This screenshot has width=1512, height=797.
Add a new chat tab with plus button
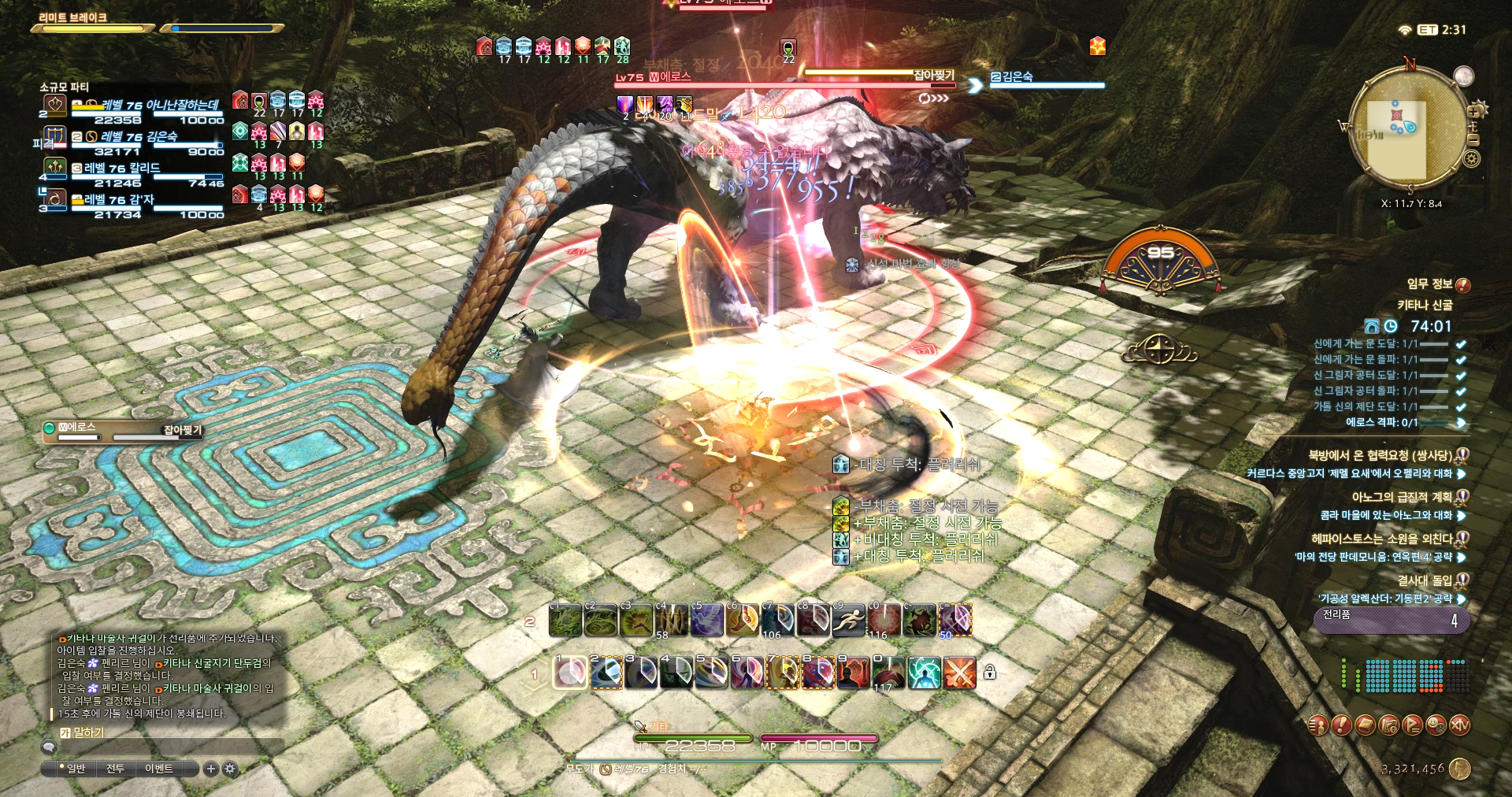coord(210,769)
